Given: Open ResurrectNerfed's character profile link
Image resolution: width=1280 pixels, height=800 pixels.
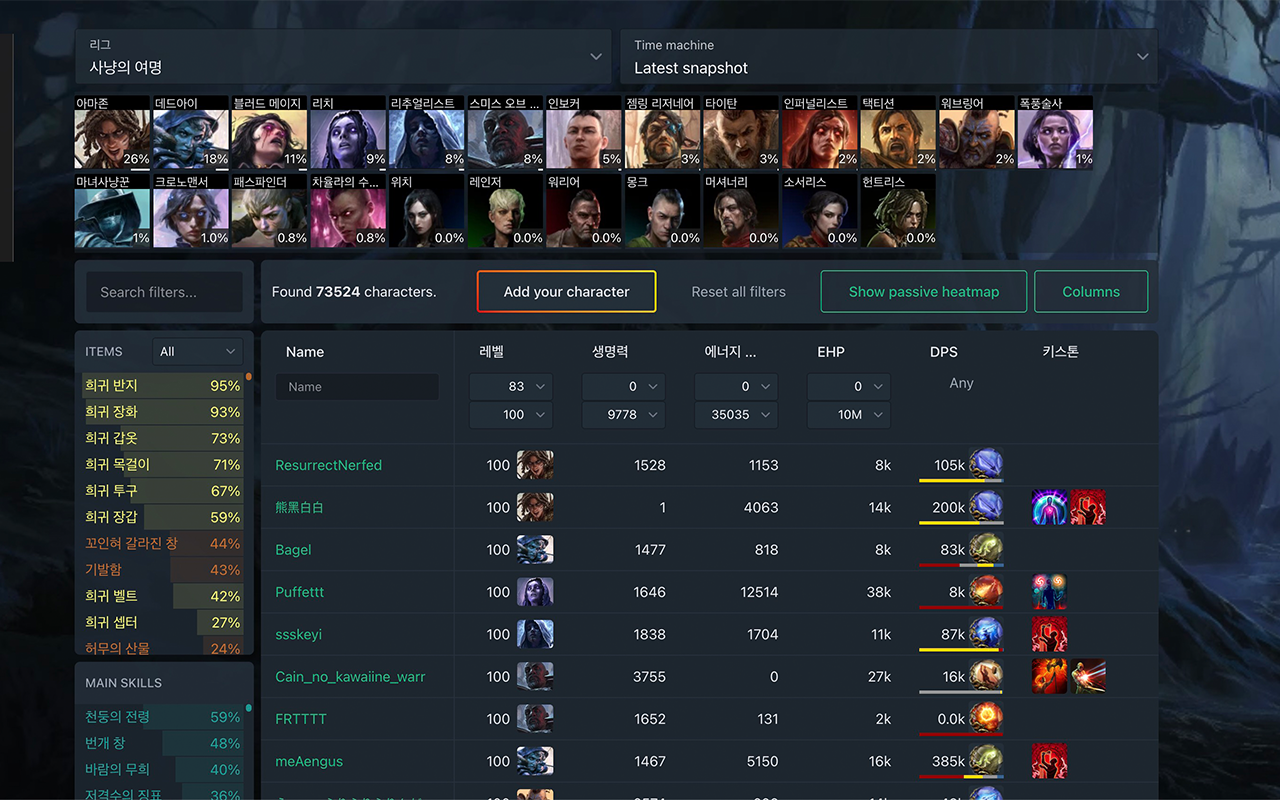Looking at the screenshot, I should (328, 464).
